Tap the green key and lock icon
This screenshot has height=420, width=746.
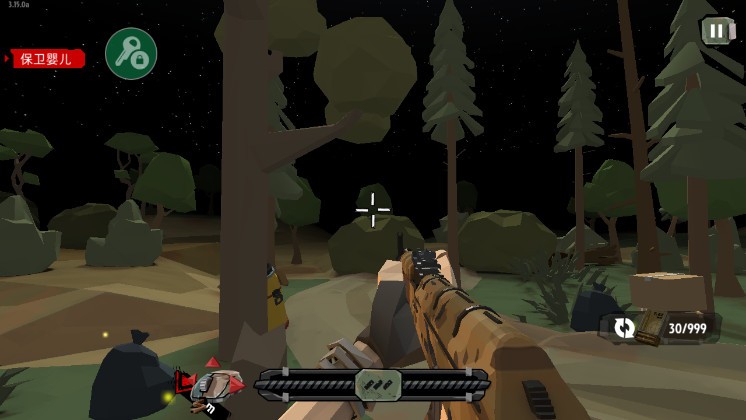[131, 54]
